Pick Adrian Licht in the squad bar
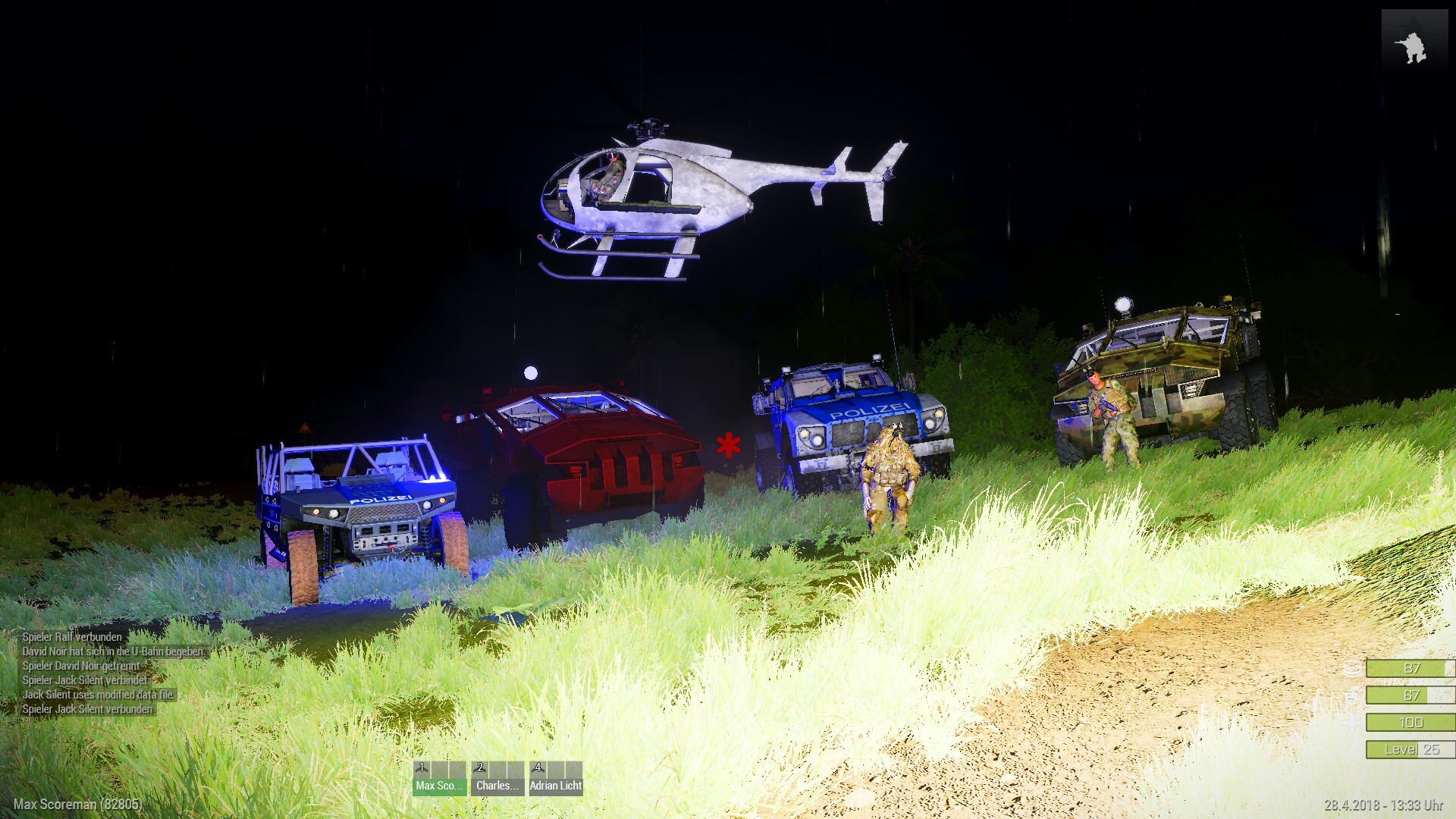 [555, 779]
